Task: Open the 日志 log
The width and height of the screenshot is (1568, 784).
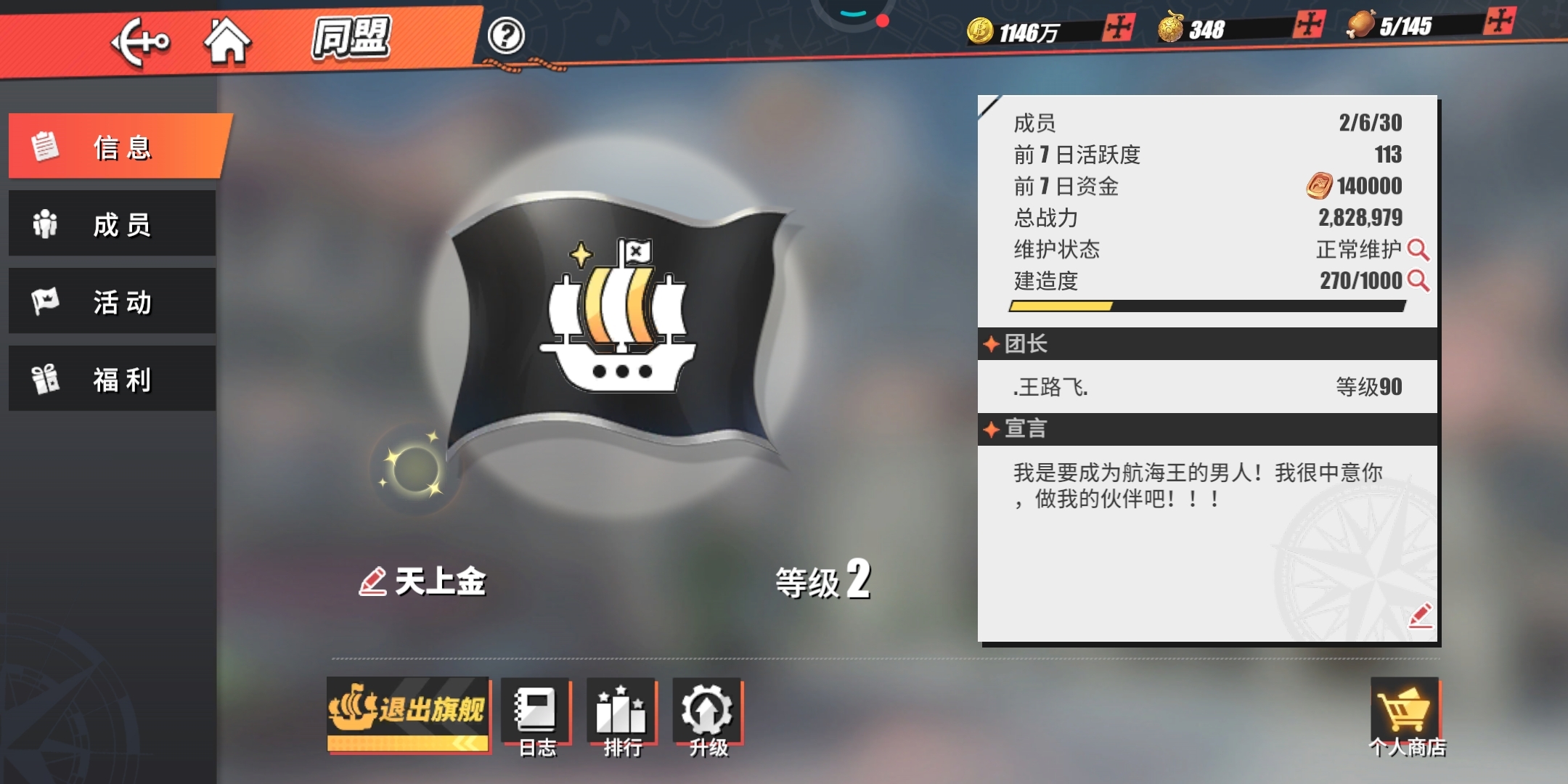Action: [537, 717]
